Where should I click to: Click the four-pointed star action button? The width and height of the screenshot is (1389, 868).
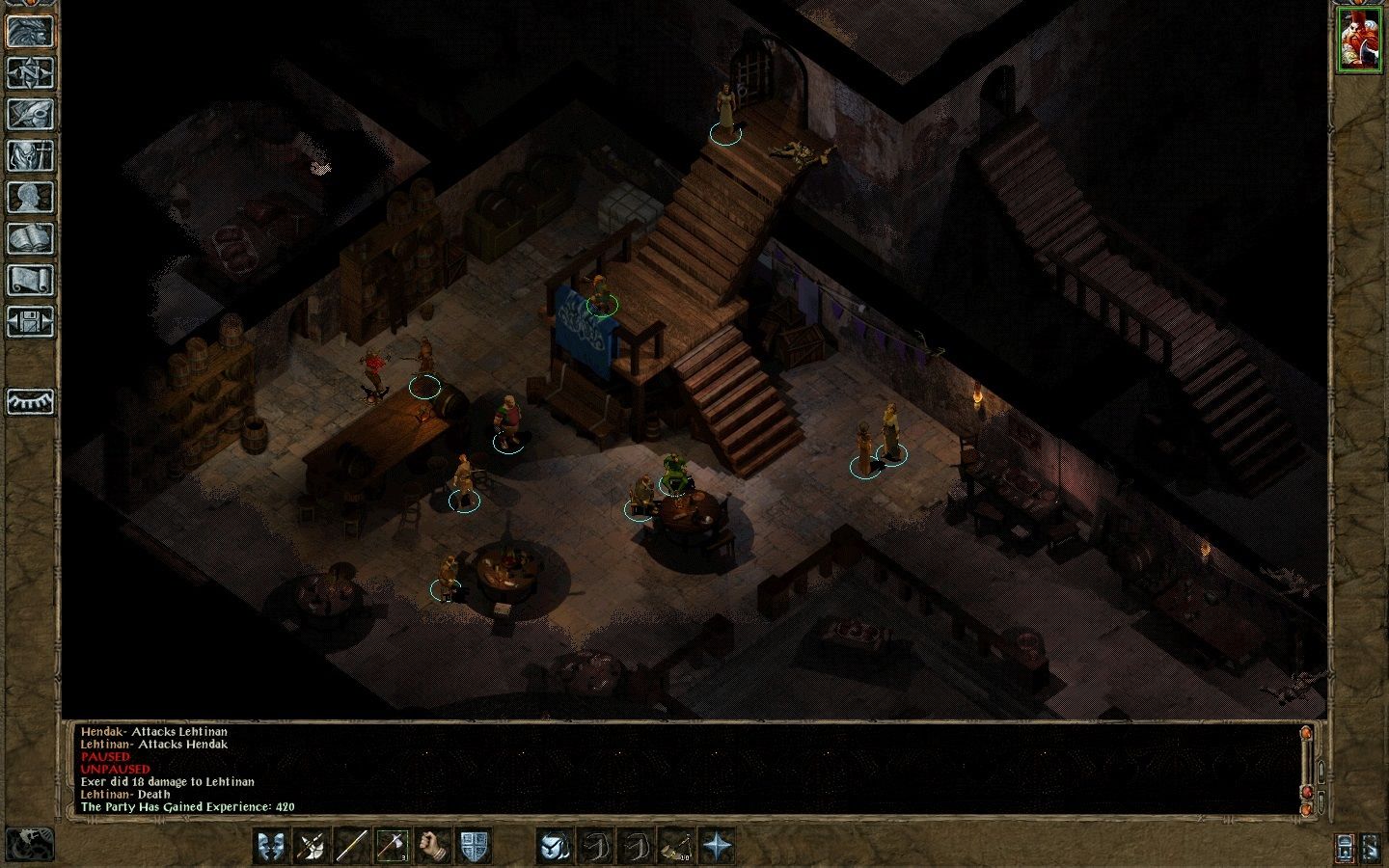[x=718, y=846]
